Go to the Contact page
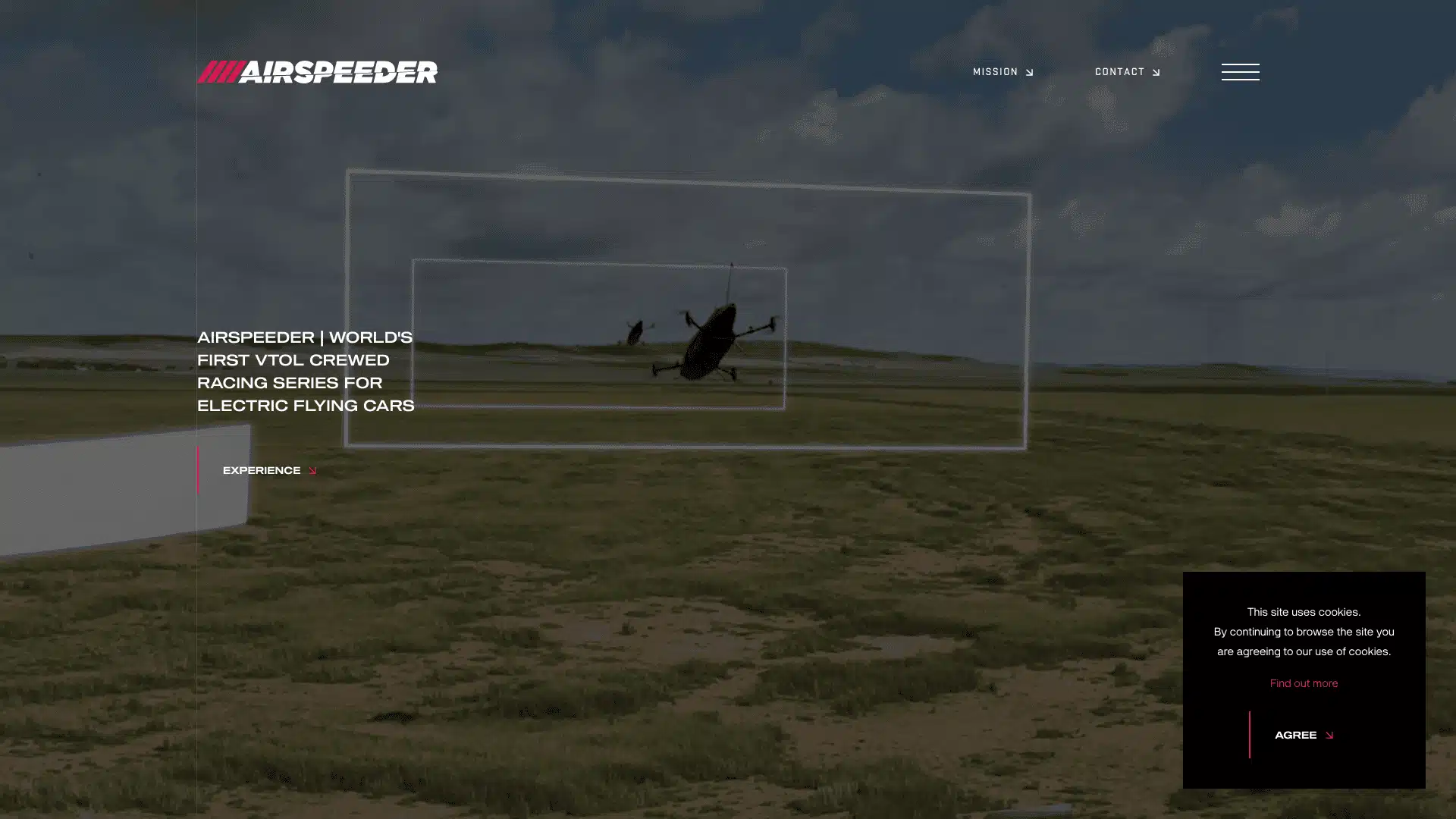Image resolution: width=1456 pixels, height=819 pixels. pos(1127,72)
